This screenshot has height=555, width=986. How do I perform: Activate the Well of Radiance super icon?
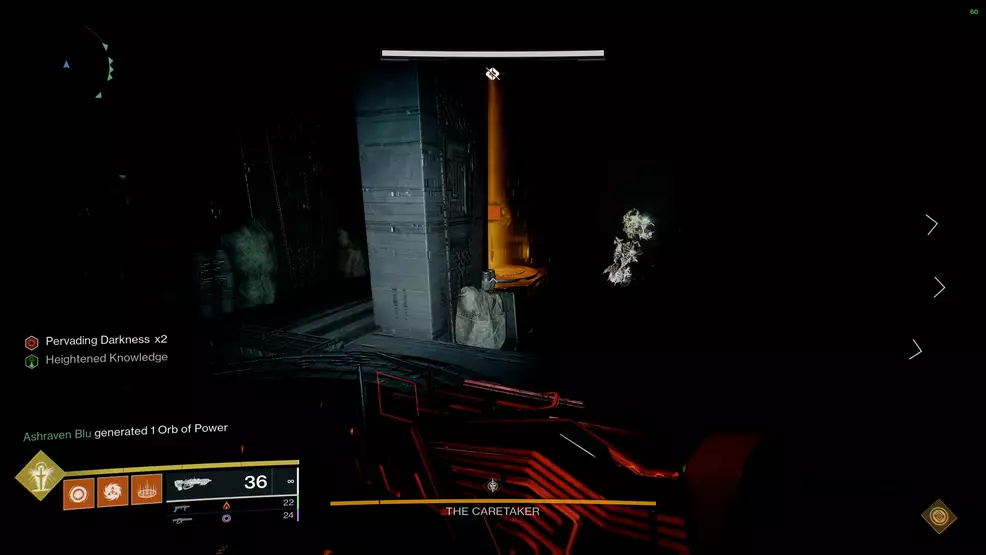tap(40, 475)
